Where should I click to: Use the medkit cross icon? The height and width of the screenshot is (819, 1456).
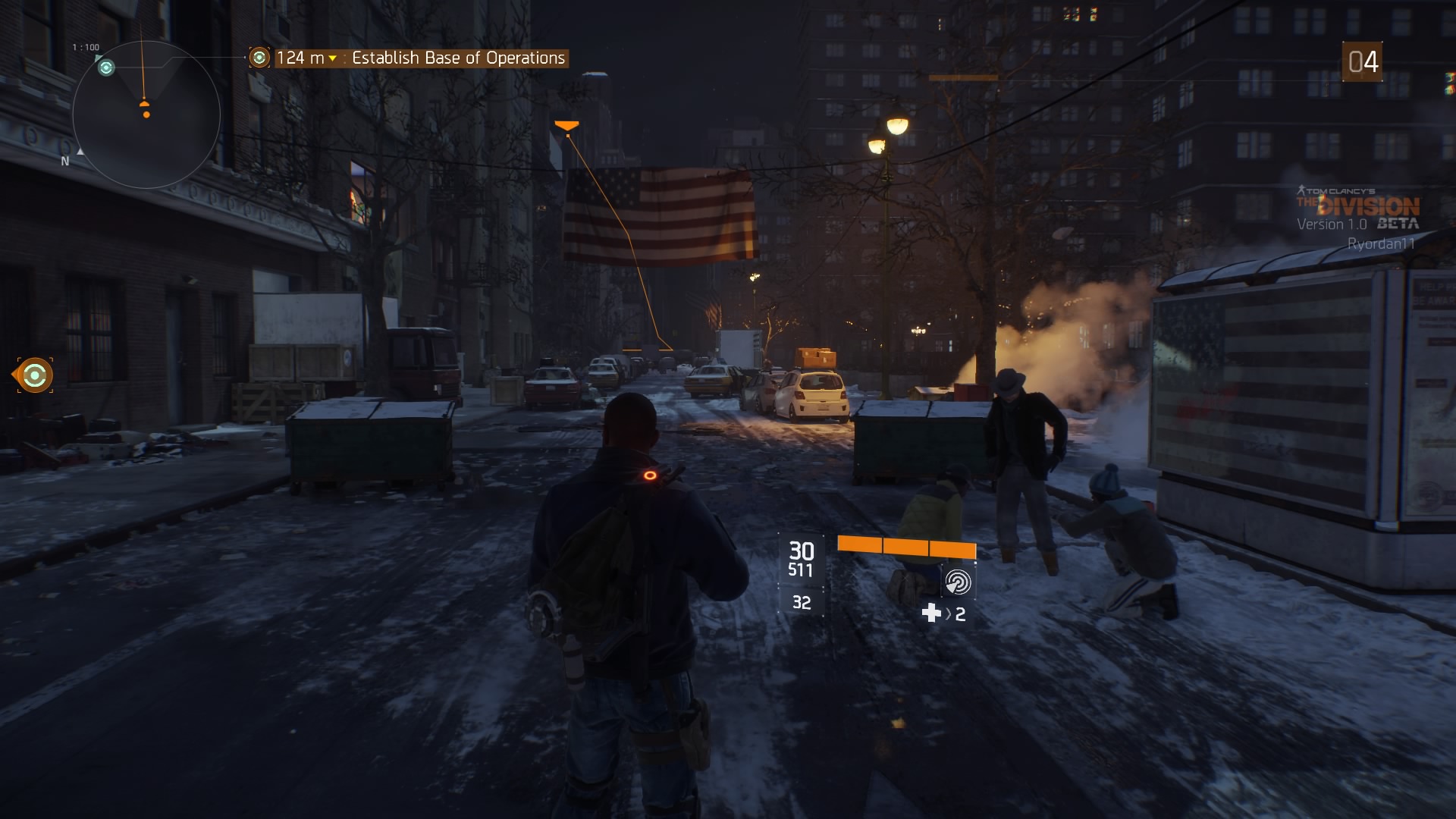(x=931, y=613)
